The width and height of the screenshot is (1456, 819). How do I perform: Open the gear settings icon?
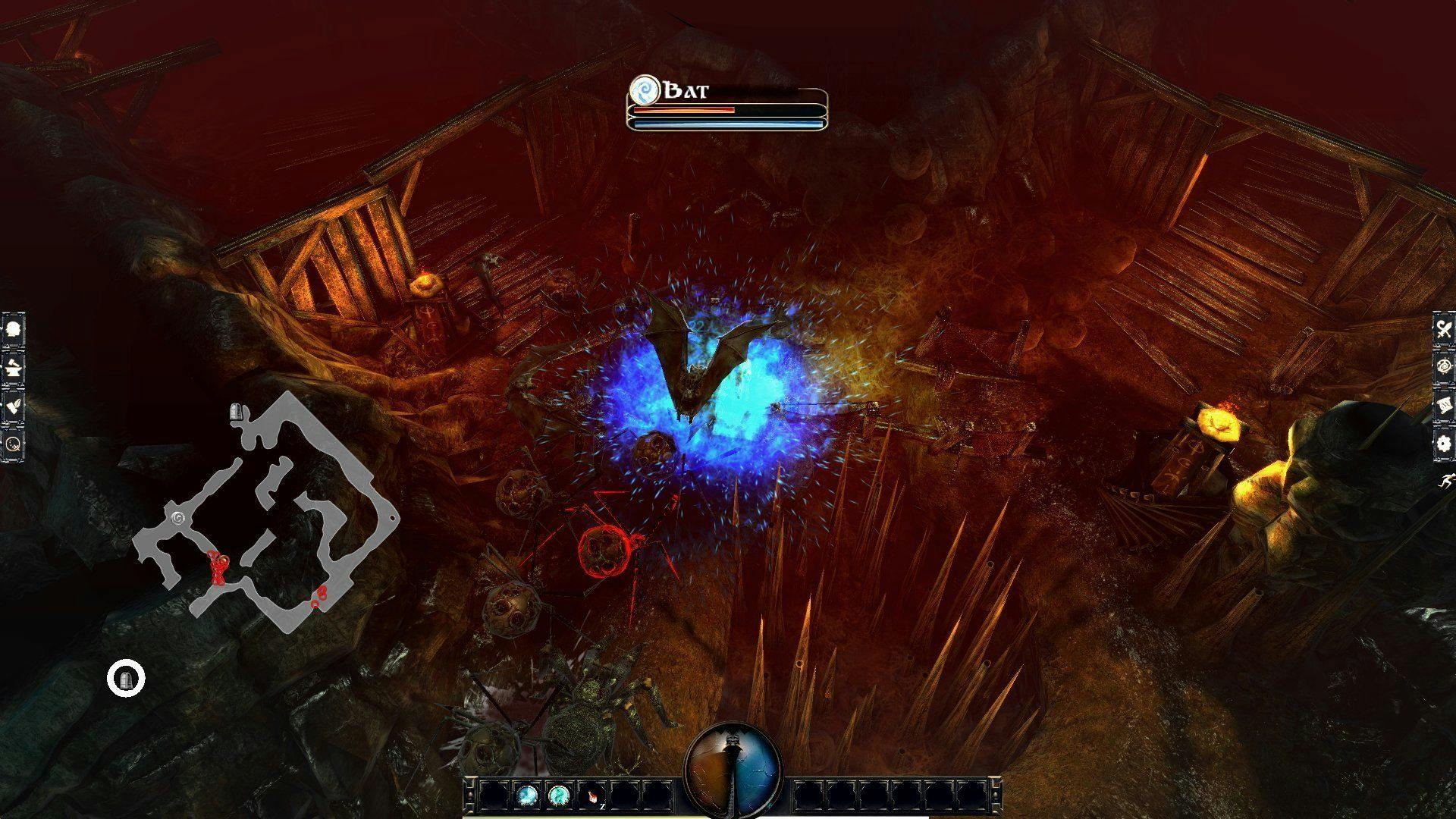1443,443
